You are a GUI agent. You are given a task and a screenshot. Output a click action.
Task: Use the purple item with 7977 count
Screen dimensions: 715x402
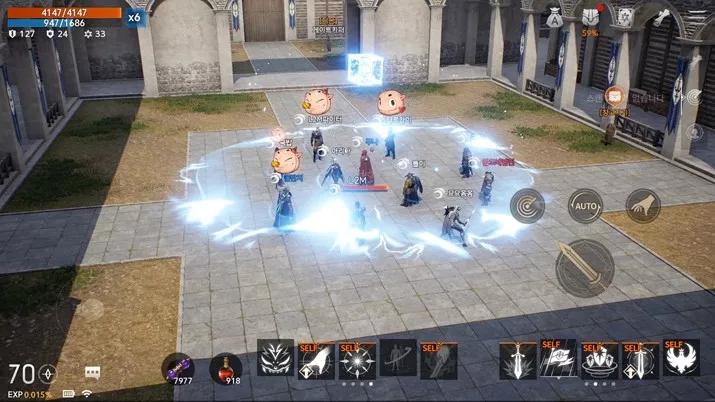[178, 367]
